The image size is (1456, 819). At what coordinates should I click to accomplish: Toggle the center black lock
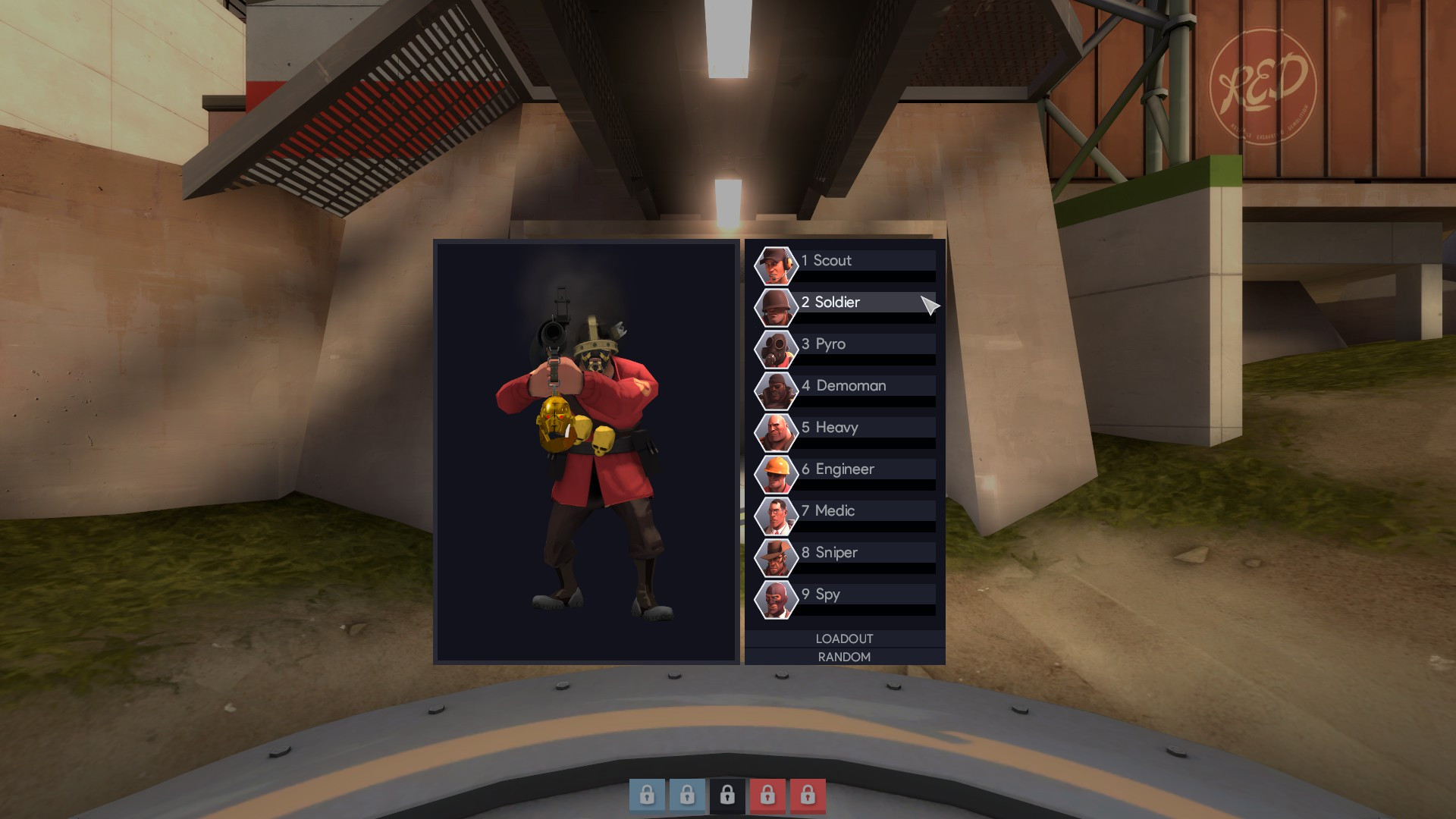(x=729, y=795)
